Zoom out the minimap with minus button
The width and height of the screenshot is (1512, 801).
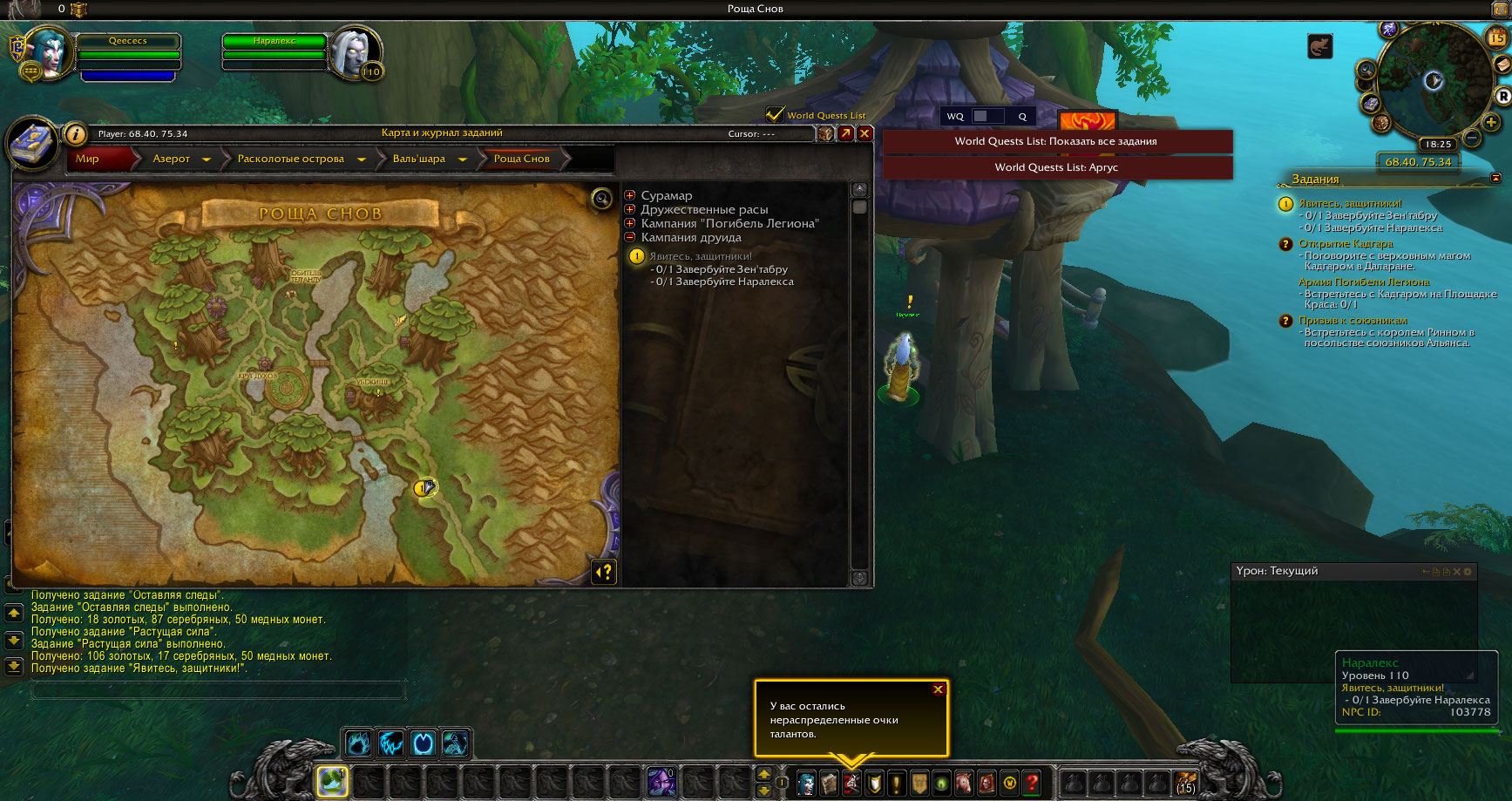tap(1472, 137)
